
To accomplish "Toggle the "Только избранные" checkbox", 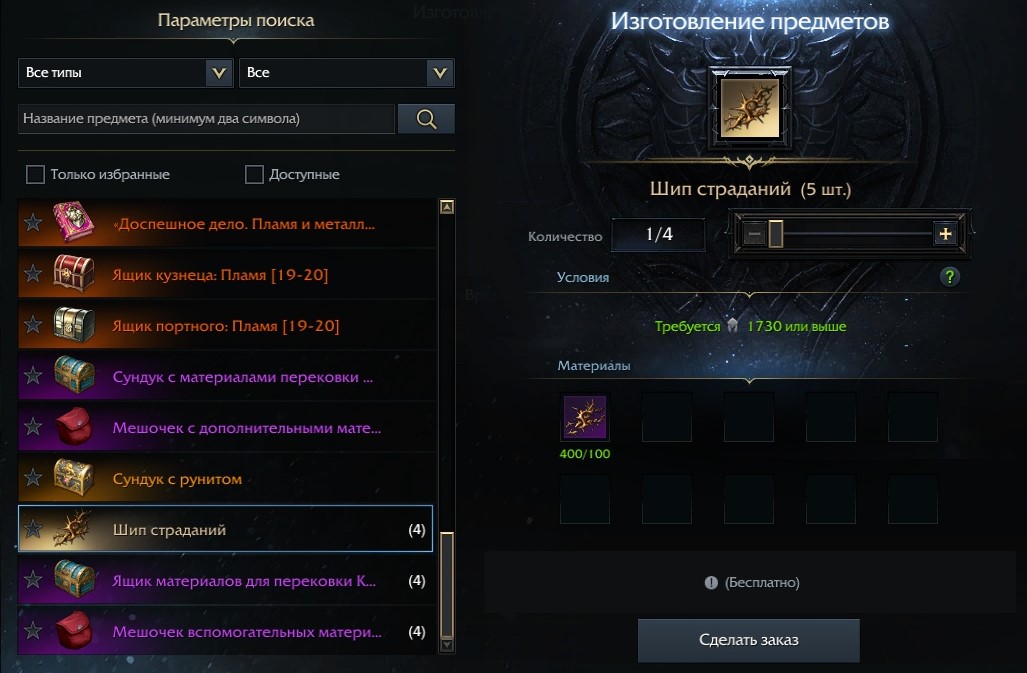I will click(x=36, y=175).
